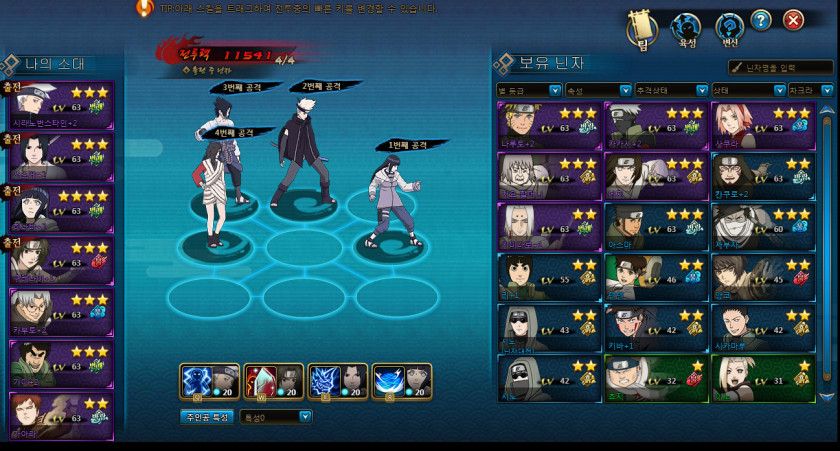Open the 팁 tips scroll icon
This screenshot has height=451, width=840.
point(641,28)
